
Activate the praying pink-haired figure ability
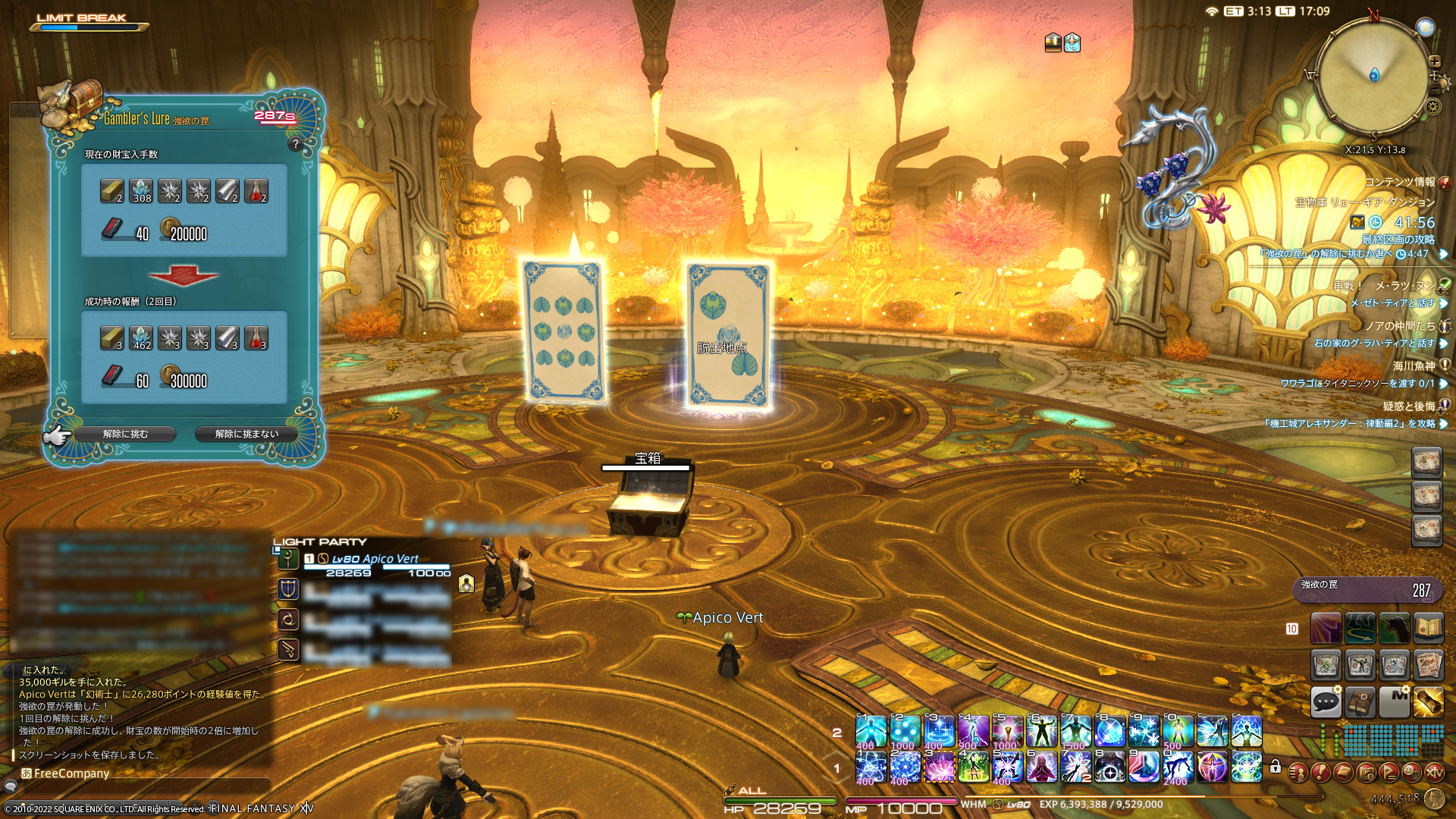pyautogui.click(x=1042, y=767)
